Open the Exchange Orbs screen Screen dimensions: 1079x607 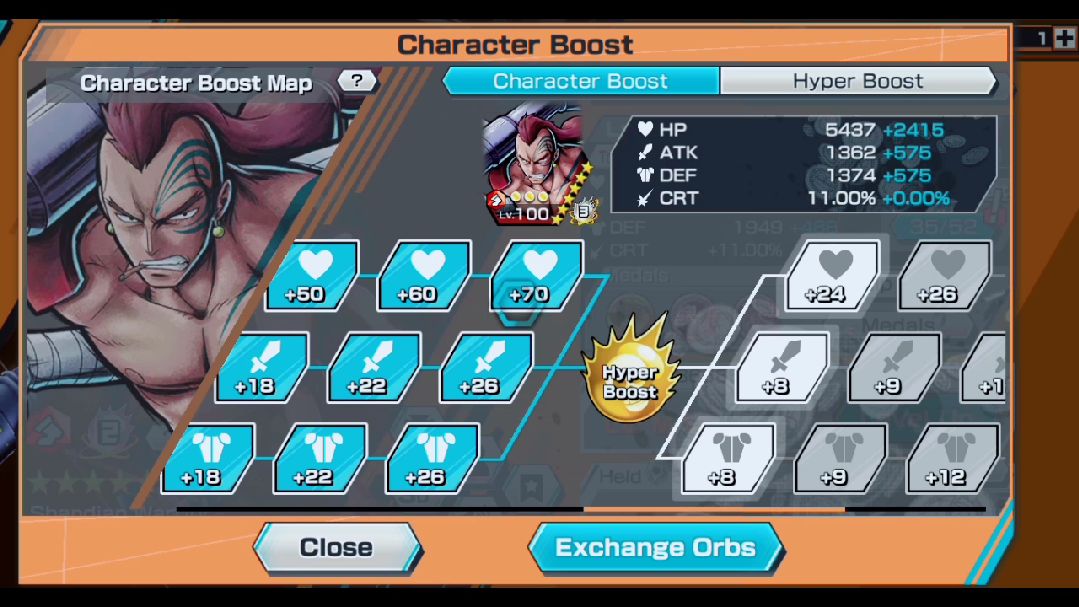655,548
